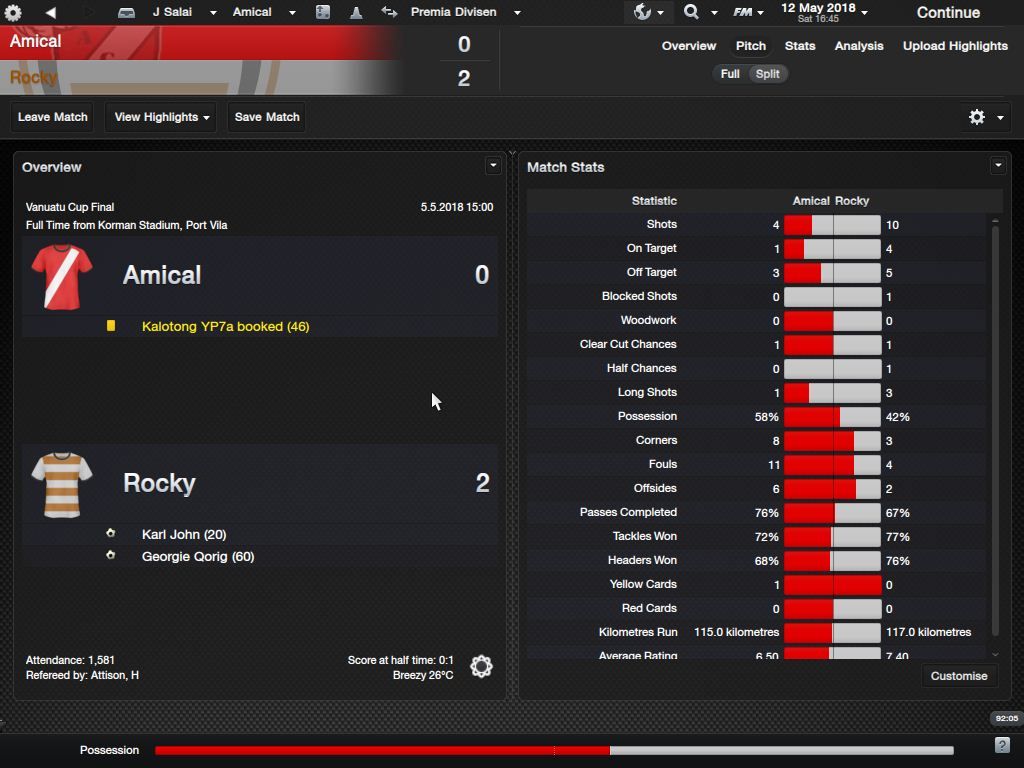The height and width of the screenshot is (768, 1024).
Task: Choose the Split view mode
Action: (768, 74)
